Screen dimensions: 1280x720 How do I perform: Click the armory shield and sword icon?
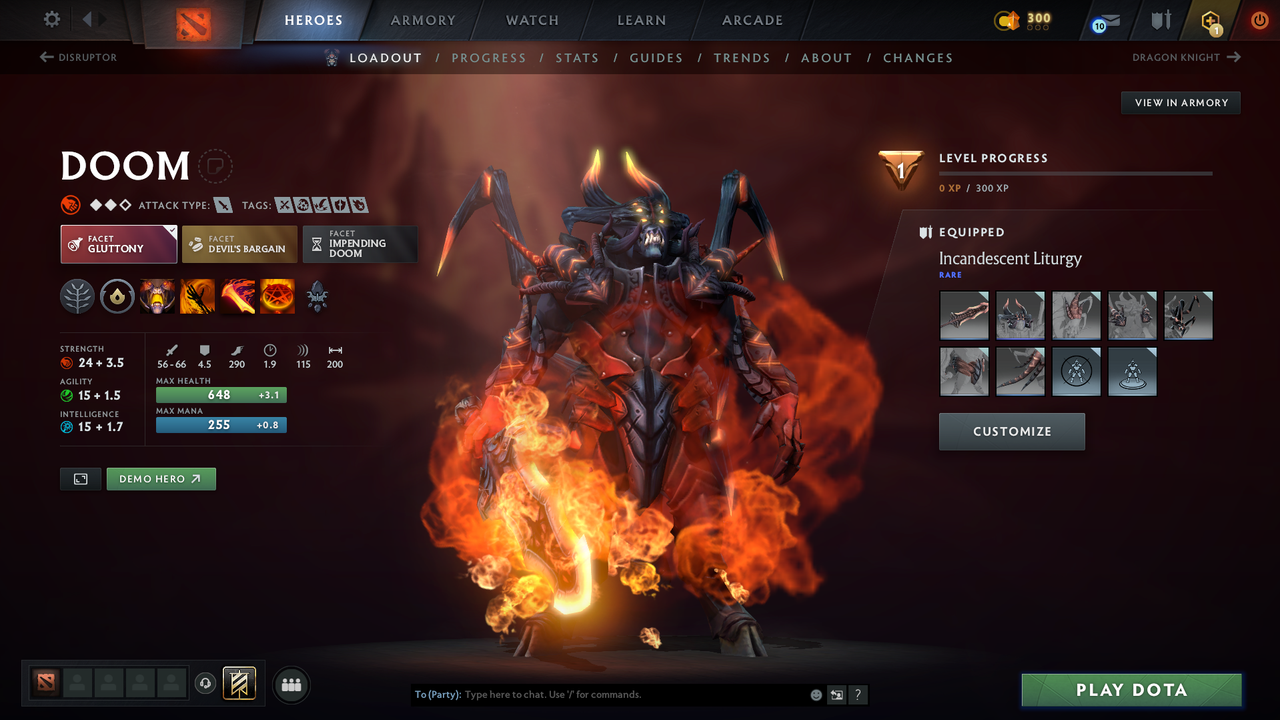click(x=1159, y=20)
